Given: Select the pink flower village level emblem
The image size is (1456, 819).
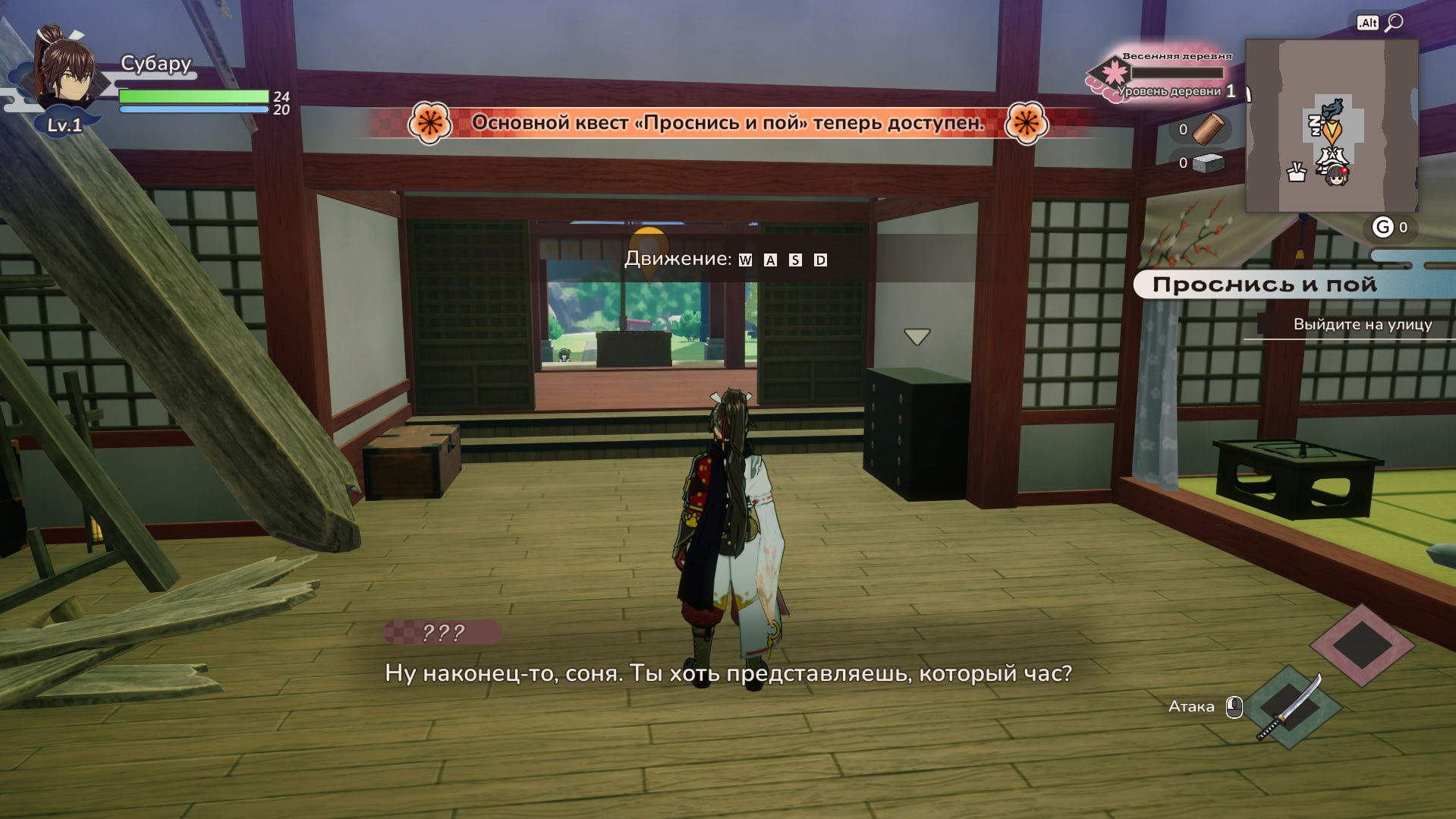Looking at the screenshot, I should (1113, 74).
